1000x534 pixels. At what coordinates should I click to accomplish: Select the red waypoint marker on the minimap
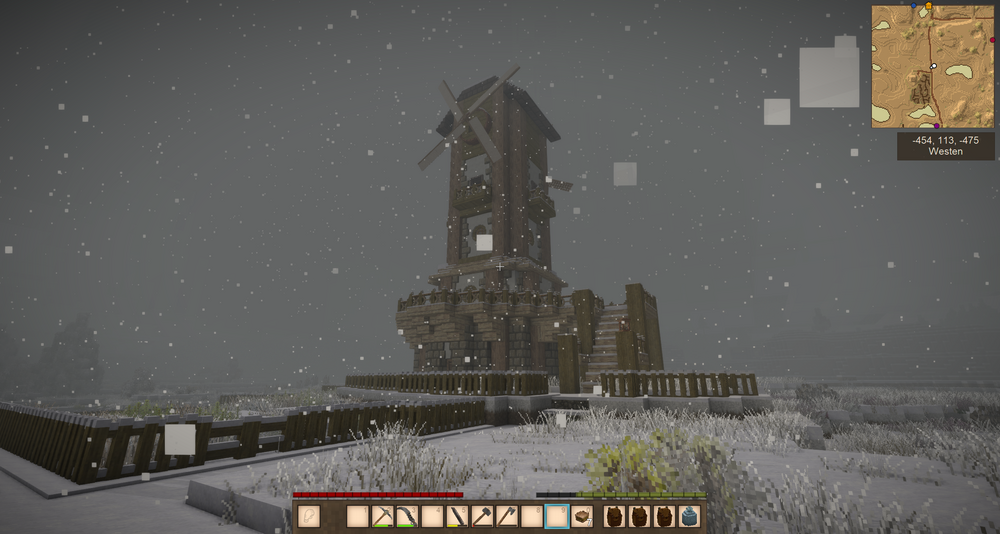tap(992, 40)
